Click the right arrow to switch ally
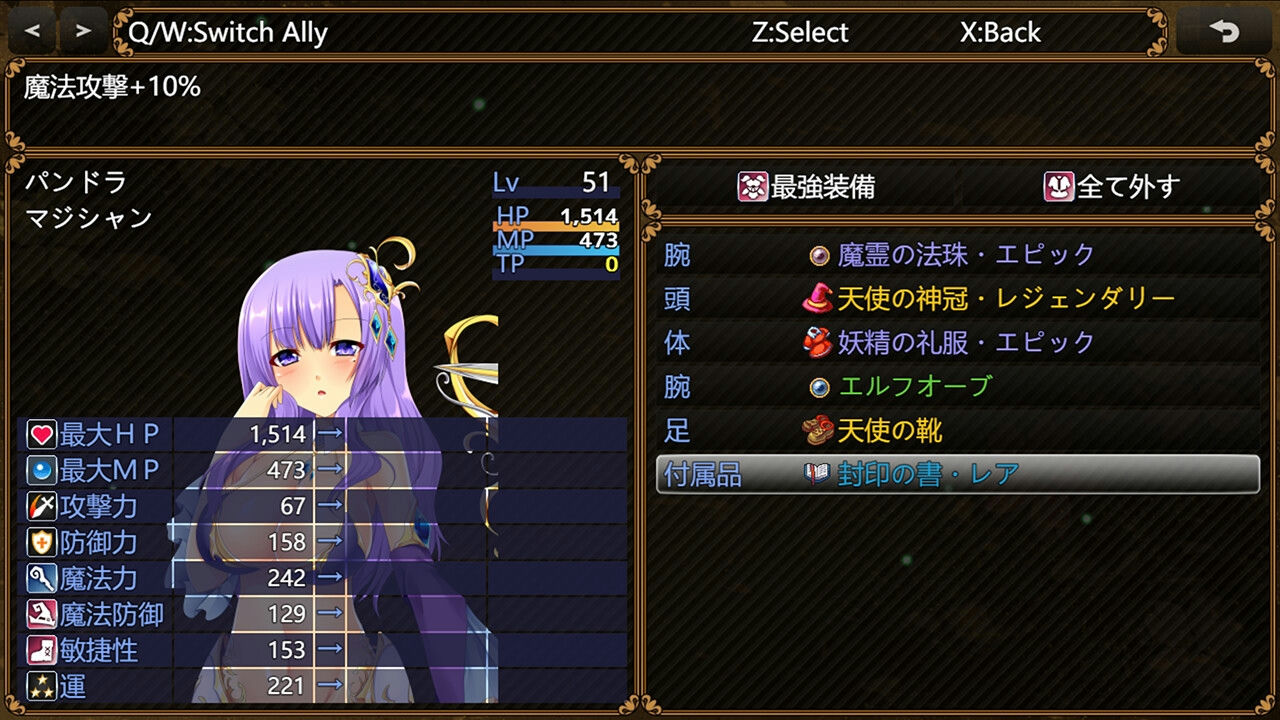 82,31
